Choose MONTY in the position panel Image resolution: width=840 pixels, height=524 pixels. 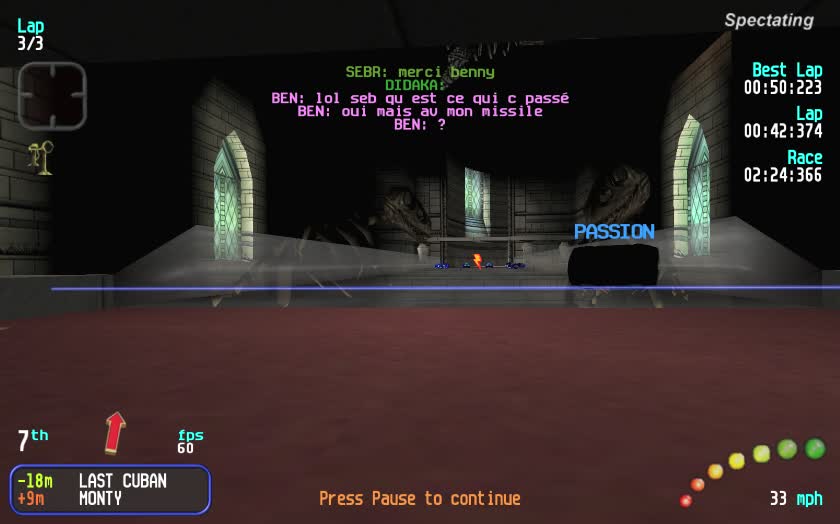coord(100,498)
